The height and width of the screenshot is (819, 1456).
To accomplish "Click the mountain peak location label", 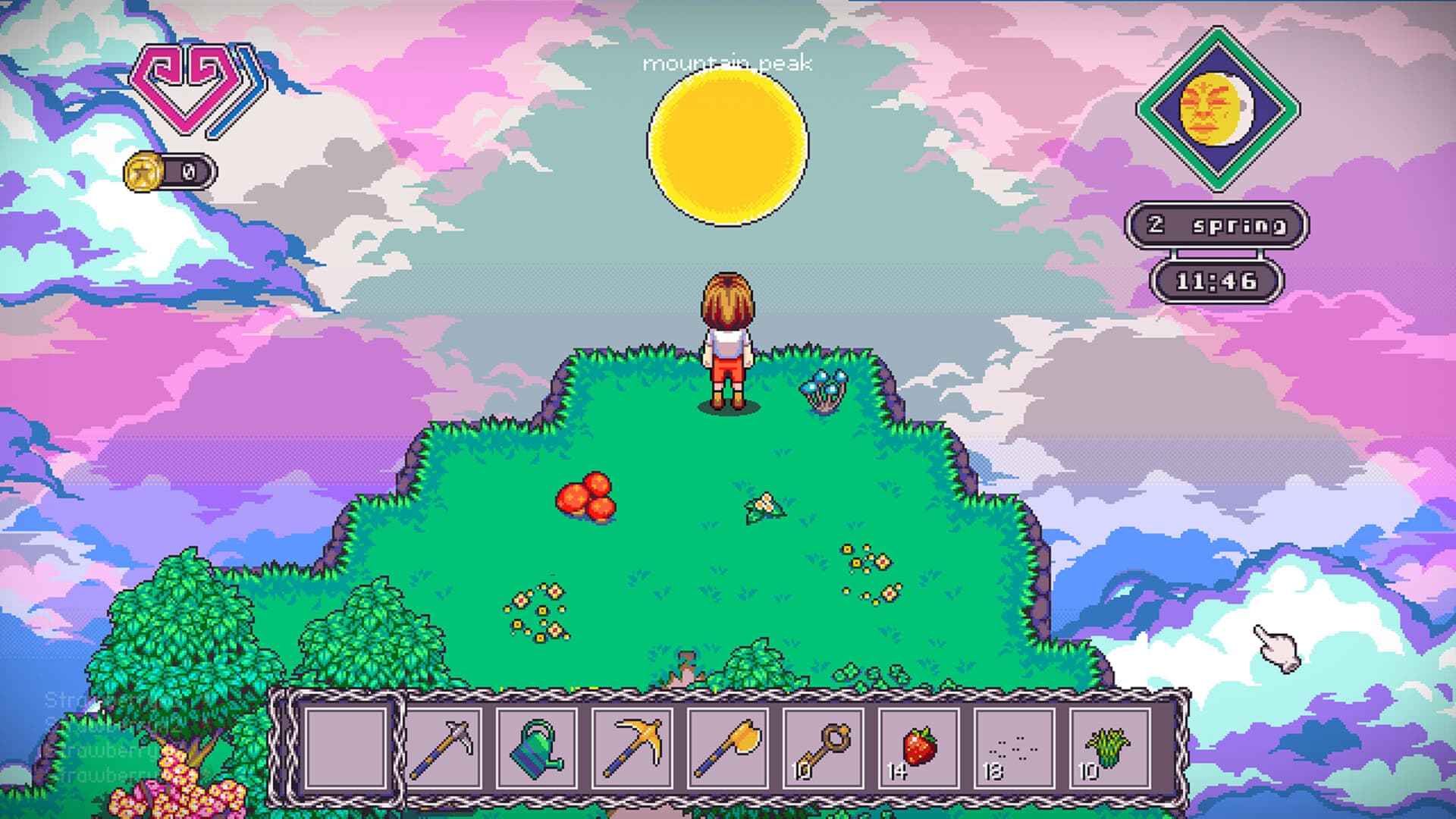I will [x=727, y=64].
